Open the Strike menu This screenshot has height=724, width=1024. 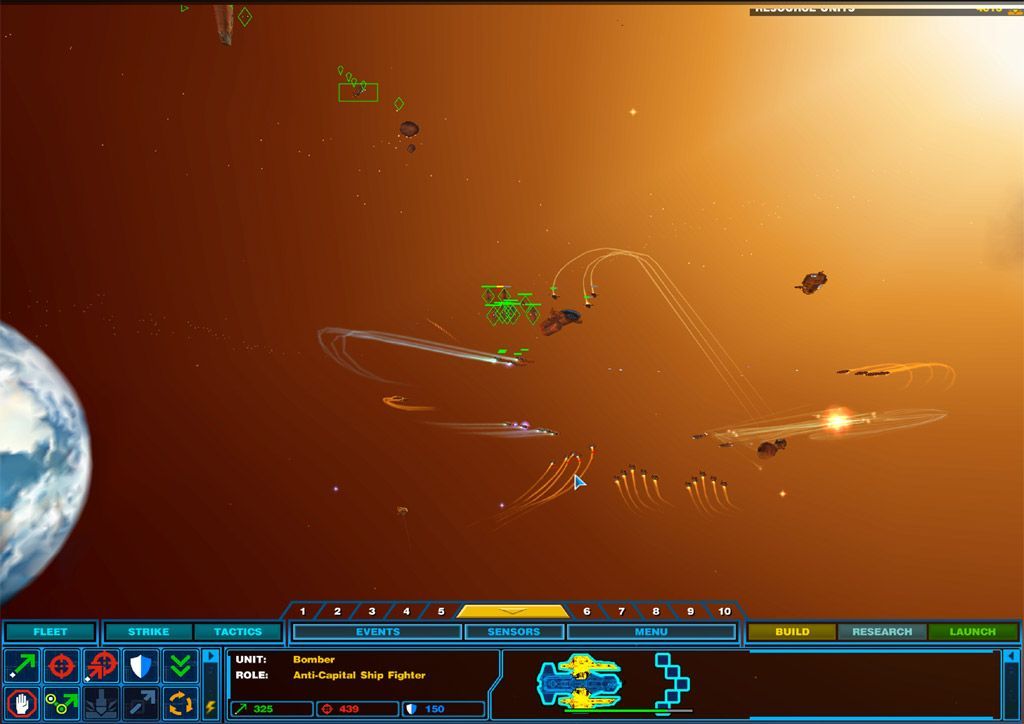(148, 632)
